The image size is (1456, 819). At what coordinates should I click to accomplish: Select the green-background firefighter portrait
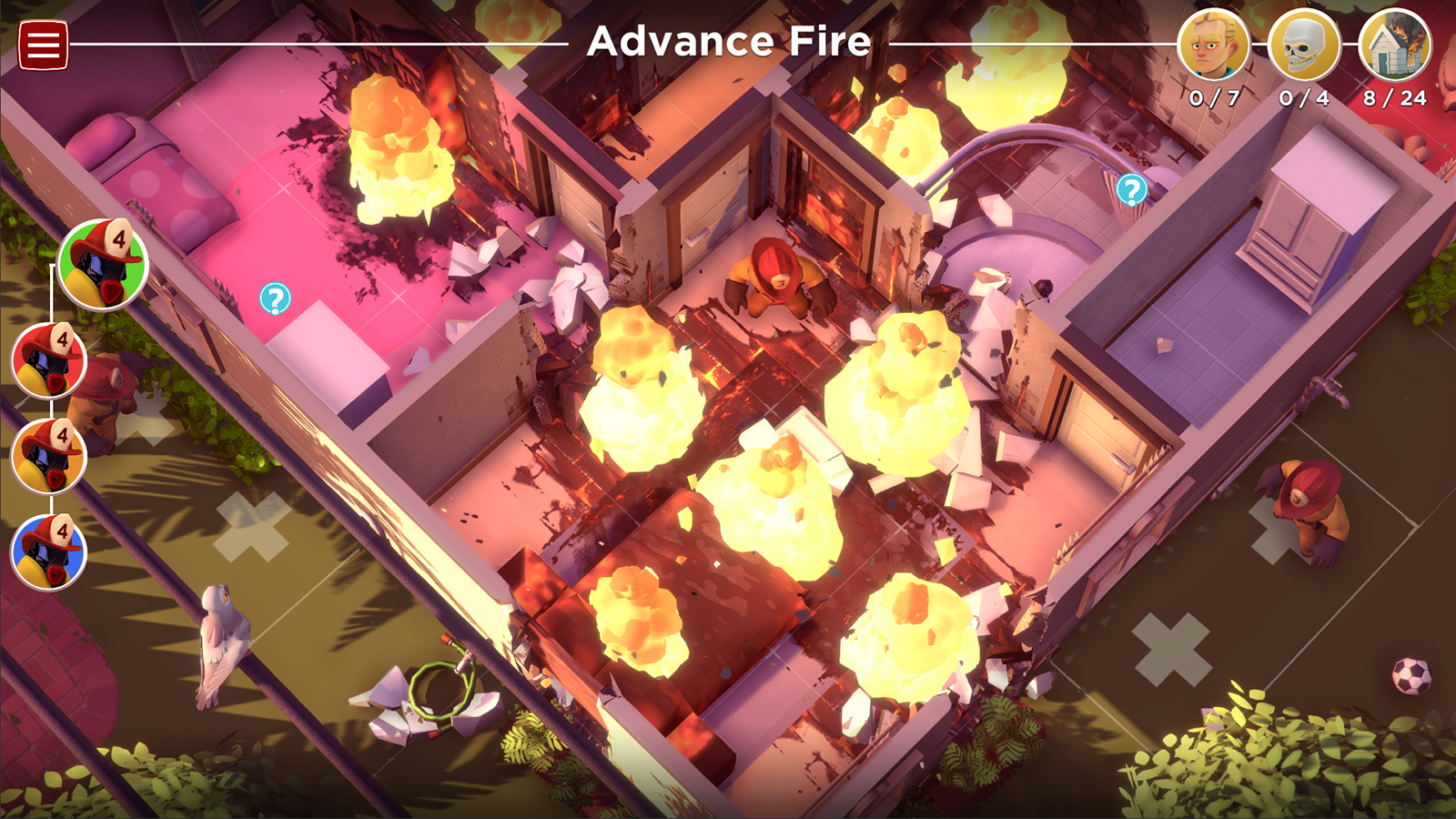103,264
